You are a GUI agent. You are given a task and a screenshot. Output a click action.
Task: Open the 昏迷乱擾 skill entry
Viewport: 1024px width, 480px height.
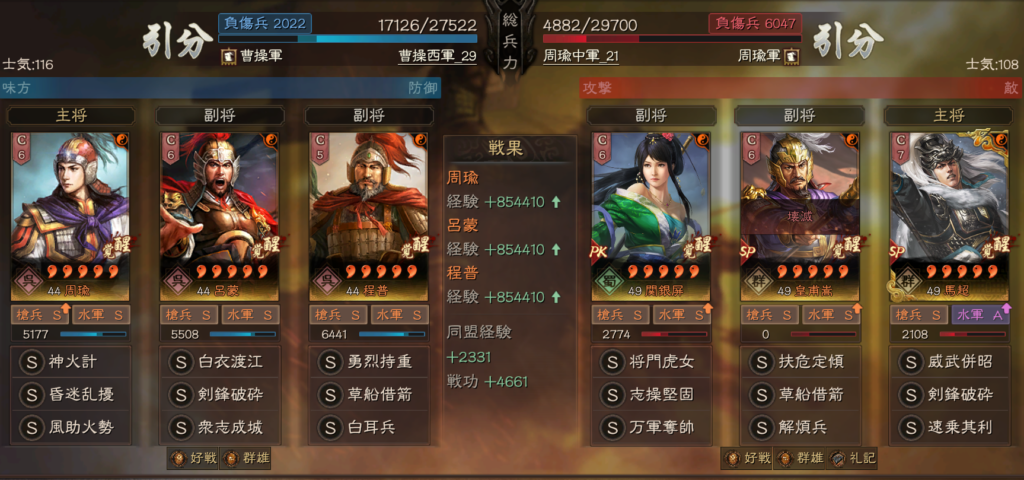[x=70, y=394]
